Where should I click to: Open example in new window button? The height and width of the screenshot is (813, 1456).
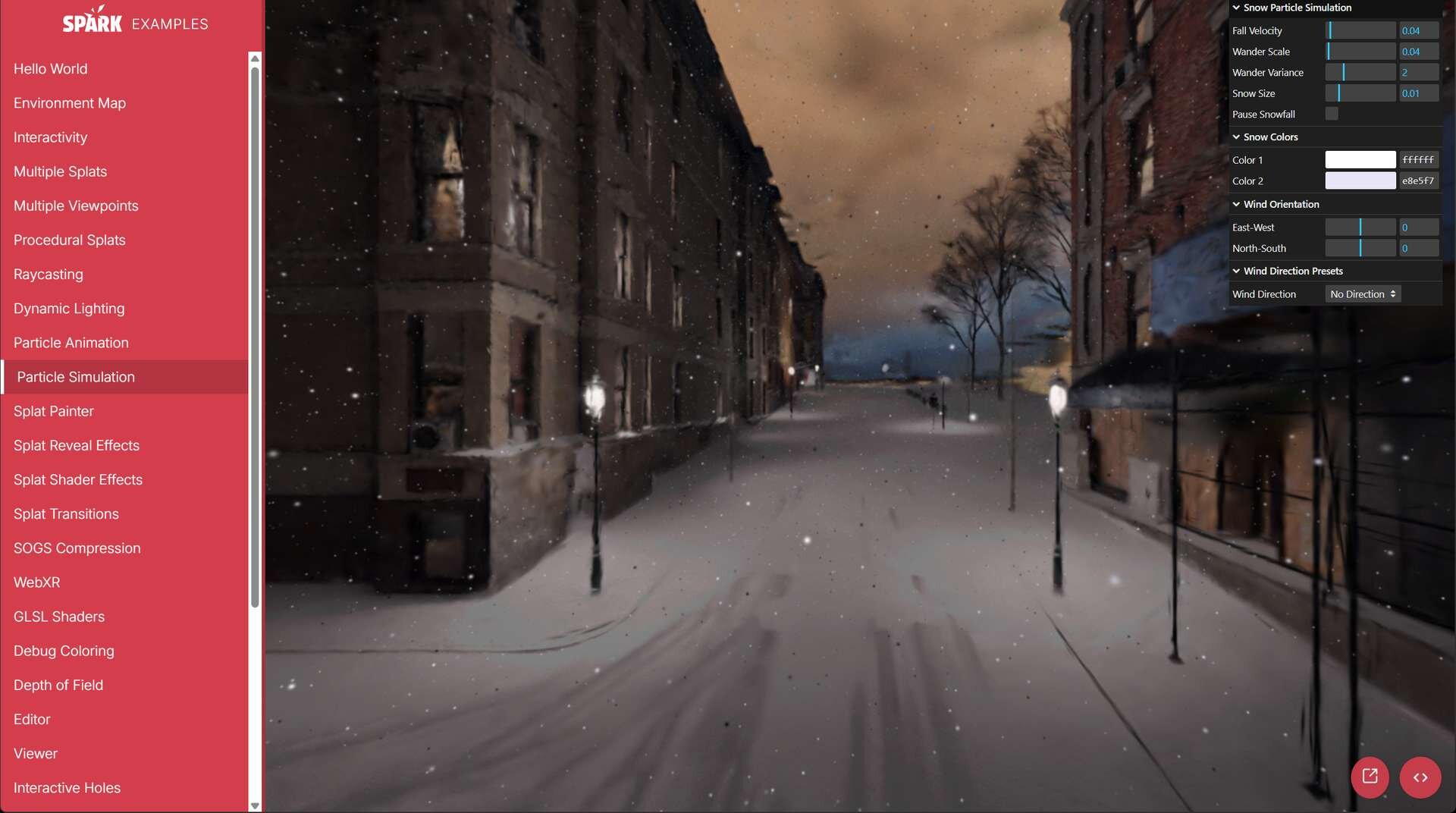click(1370, 777)
